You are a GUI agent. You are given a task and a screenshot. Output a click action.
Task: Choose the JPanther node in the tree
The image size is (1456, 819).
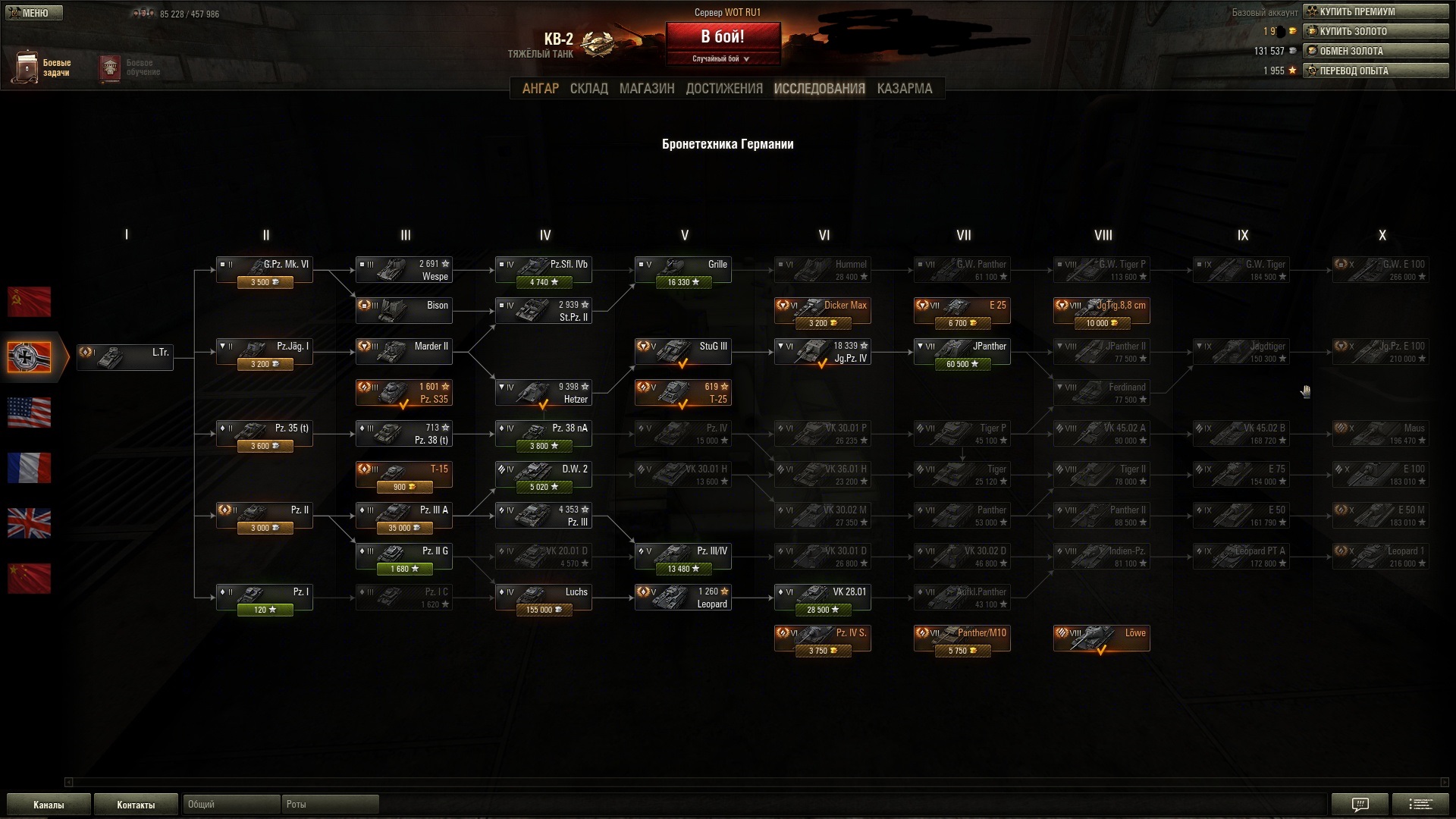(962, 352)
